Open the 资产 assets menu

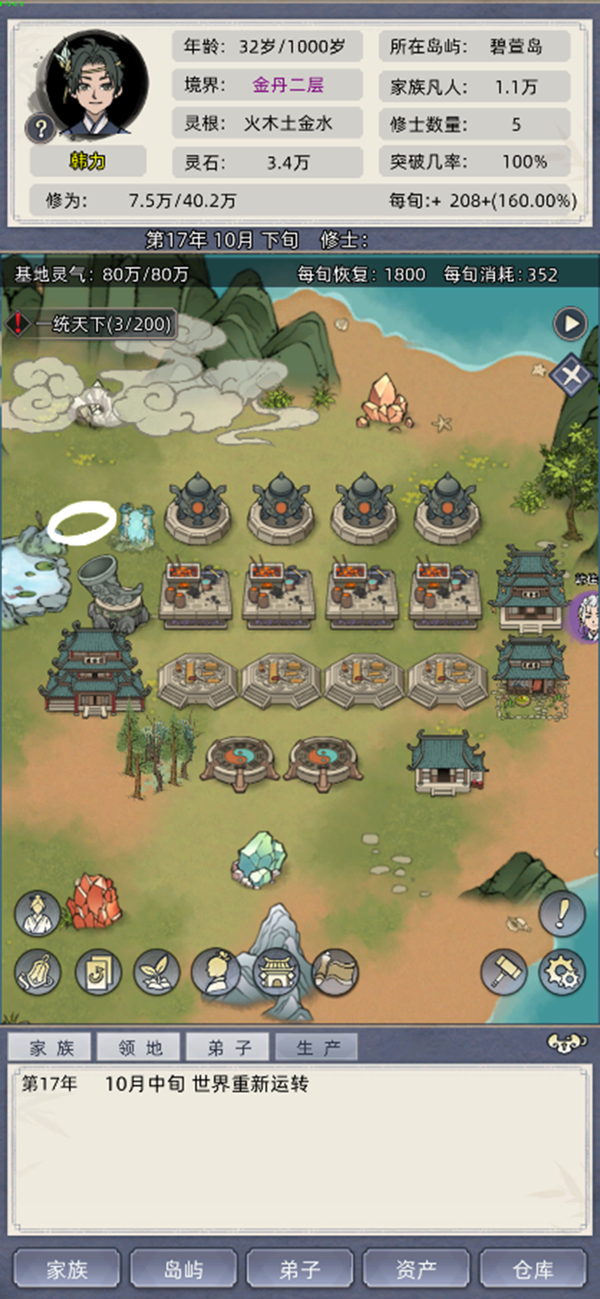tap(416, 1270)
